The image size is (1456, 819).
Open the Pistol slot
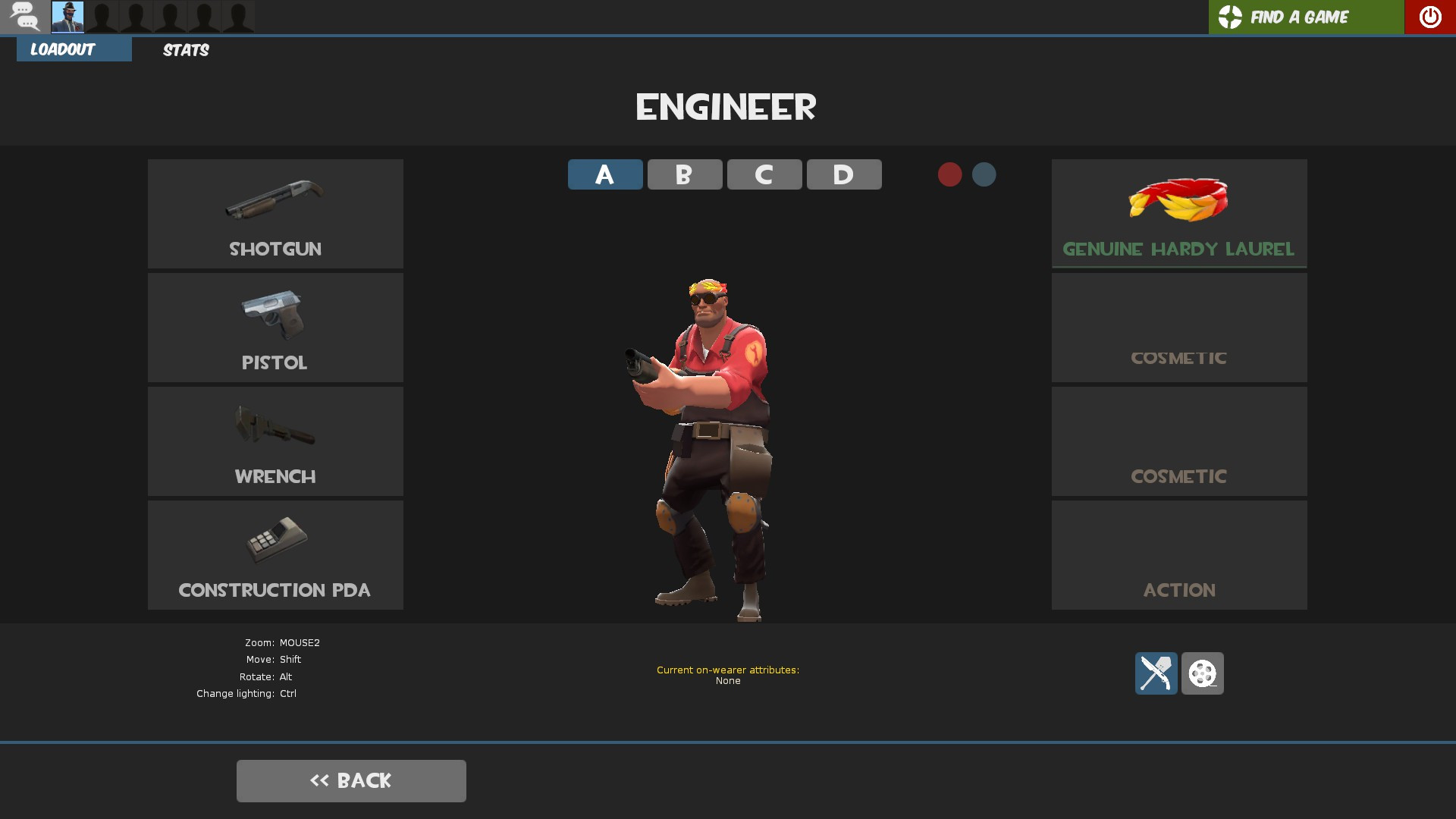(275, 328)
